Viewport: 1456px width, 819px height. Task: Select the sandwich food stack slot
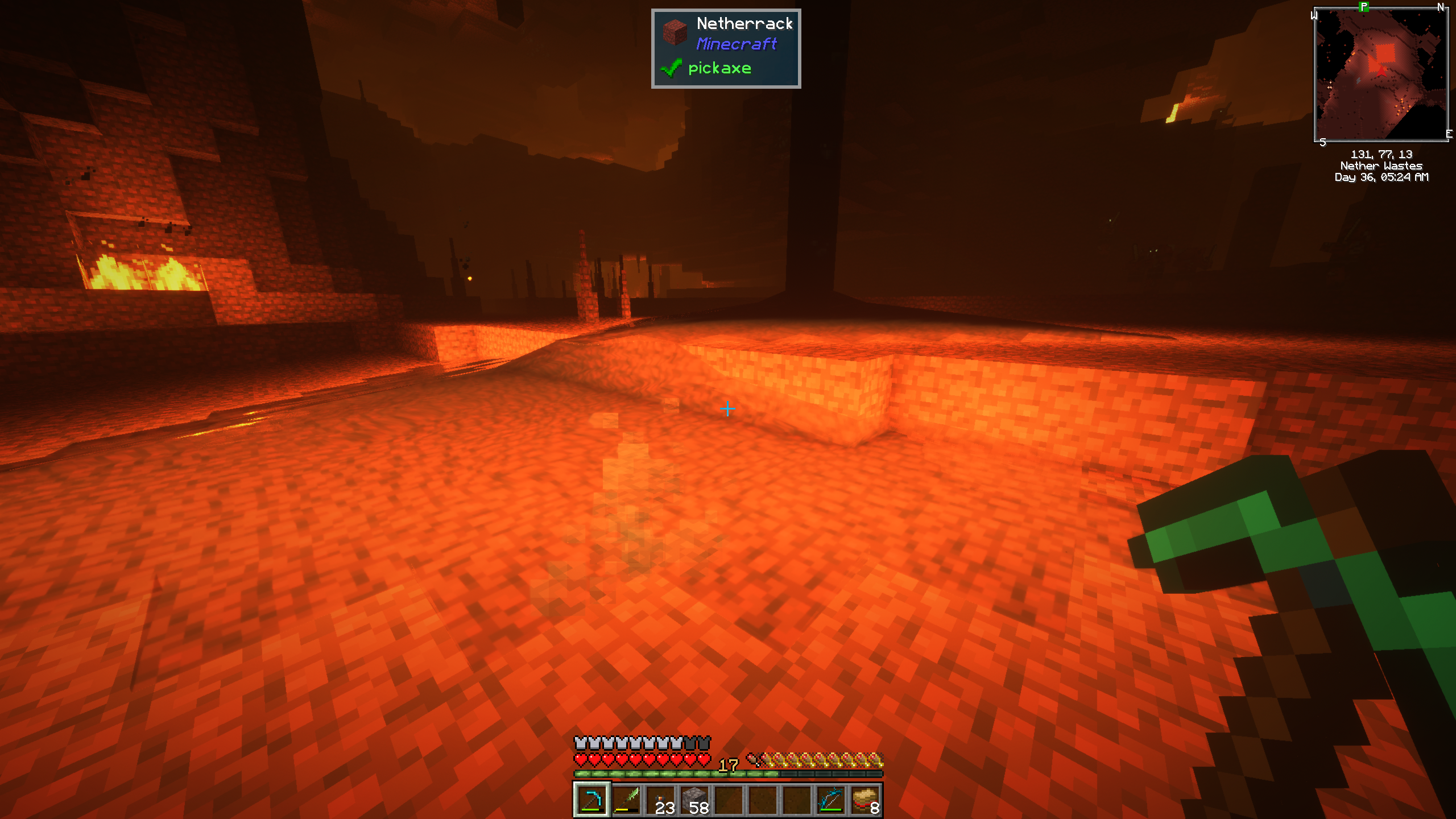[x=865, y=800]
